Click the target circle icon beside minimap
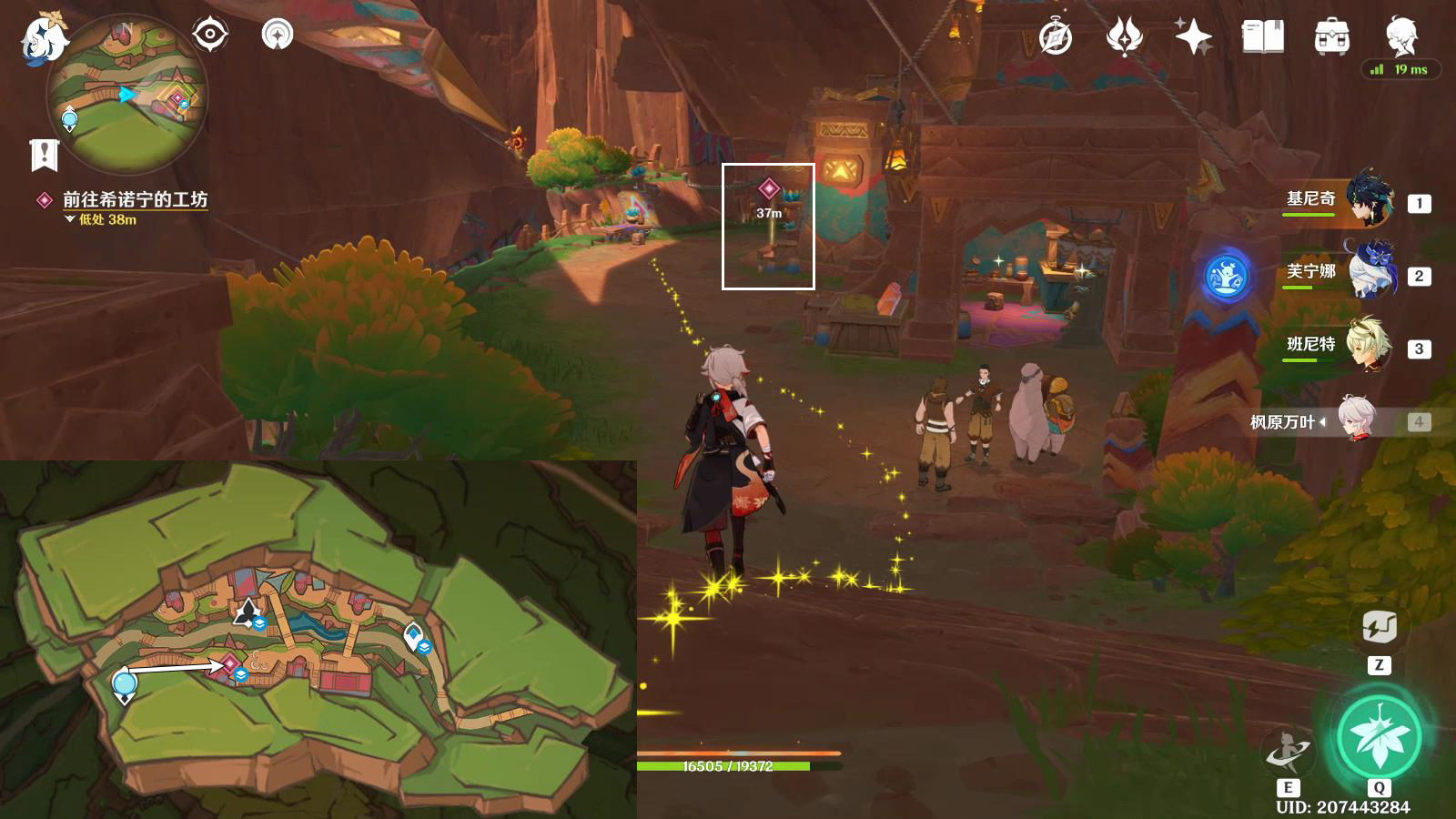 tap(209, 35)
